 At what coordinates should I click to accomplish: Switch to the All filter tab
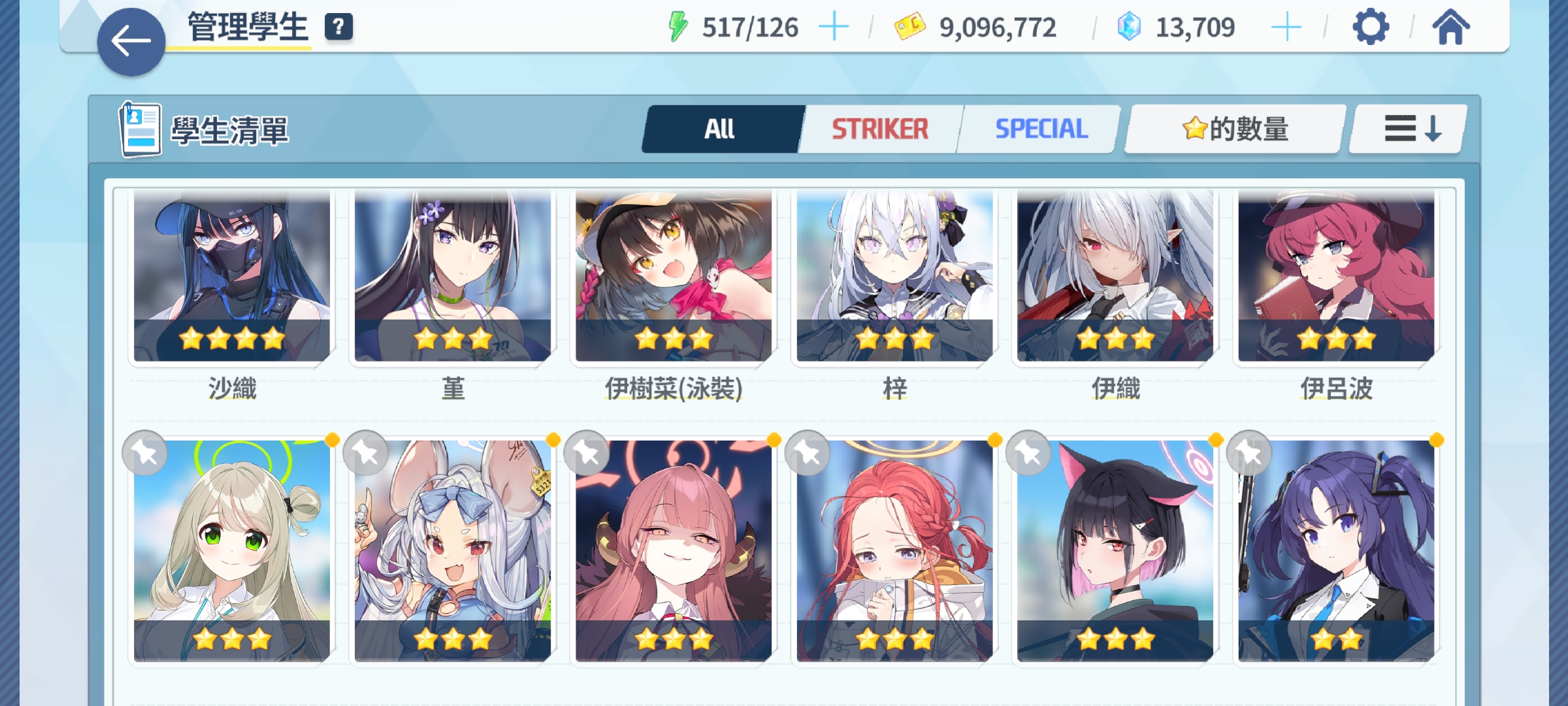(x=720, y=129)
